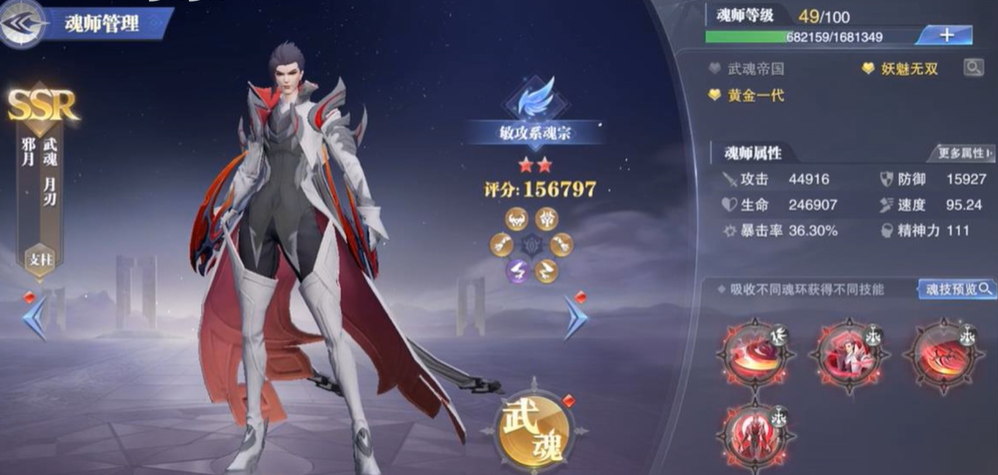998x475 pixels.
Task: Show more attributes (更多属性)
Action: click(x=964, y=153)
